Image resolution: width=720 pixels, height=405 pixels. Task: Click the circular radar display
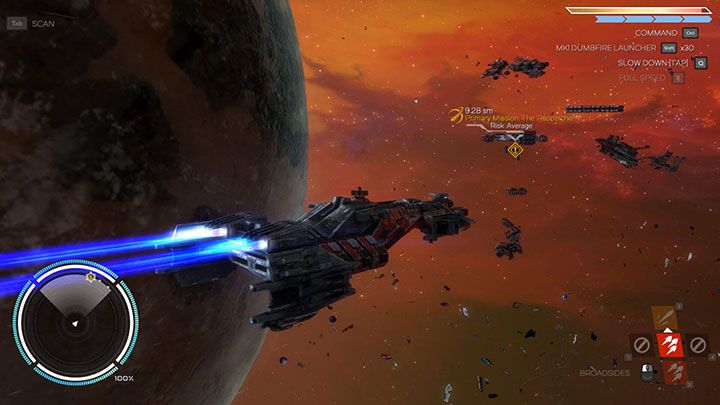point(74,321)
